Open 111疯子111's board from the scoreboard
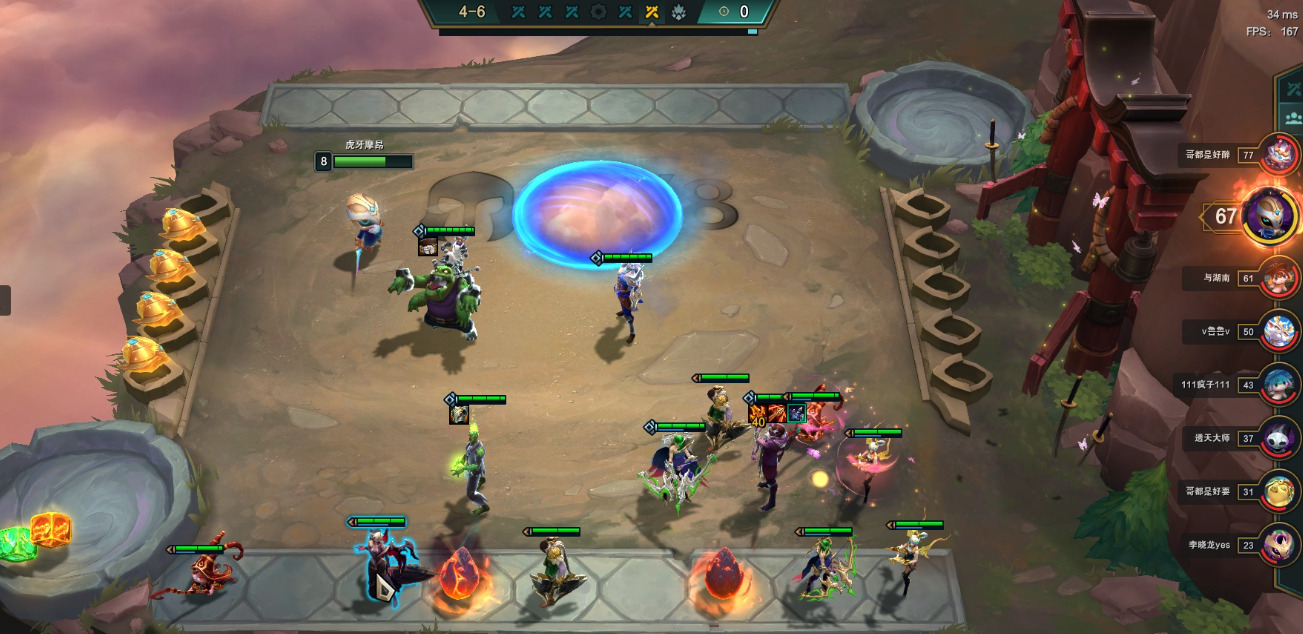 [1279, 384]
